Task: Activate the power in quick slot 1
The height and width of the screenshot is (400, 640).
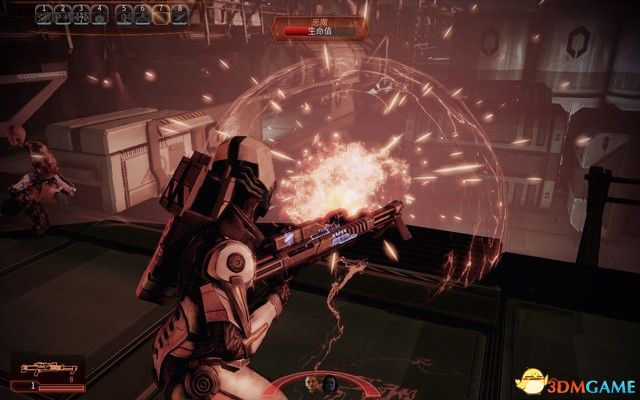Action: tap(45, 14)
